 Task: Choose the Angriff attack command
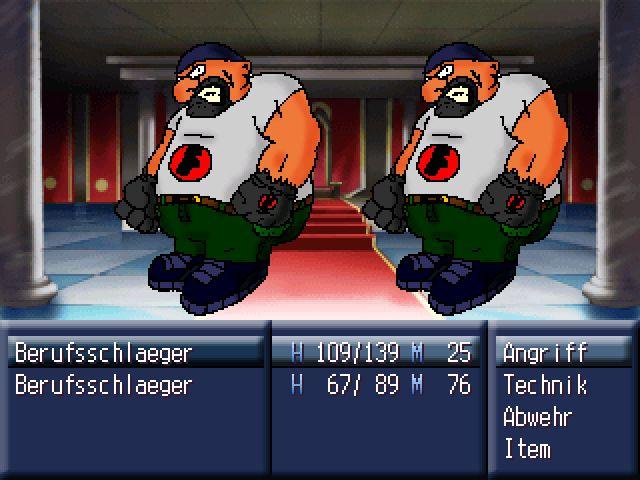[545, 353]
